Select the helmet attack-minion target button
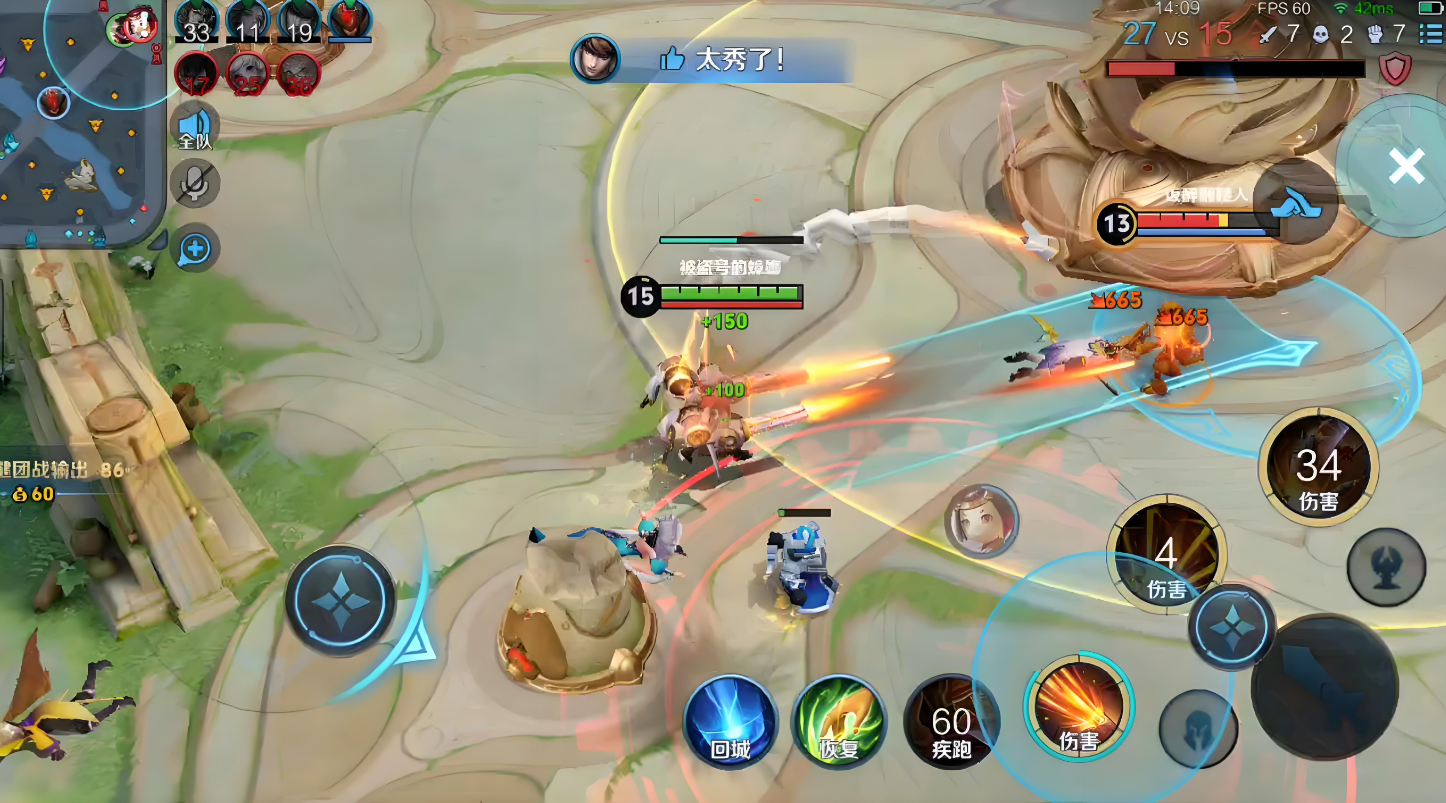 click(1197, 729)
